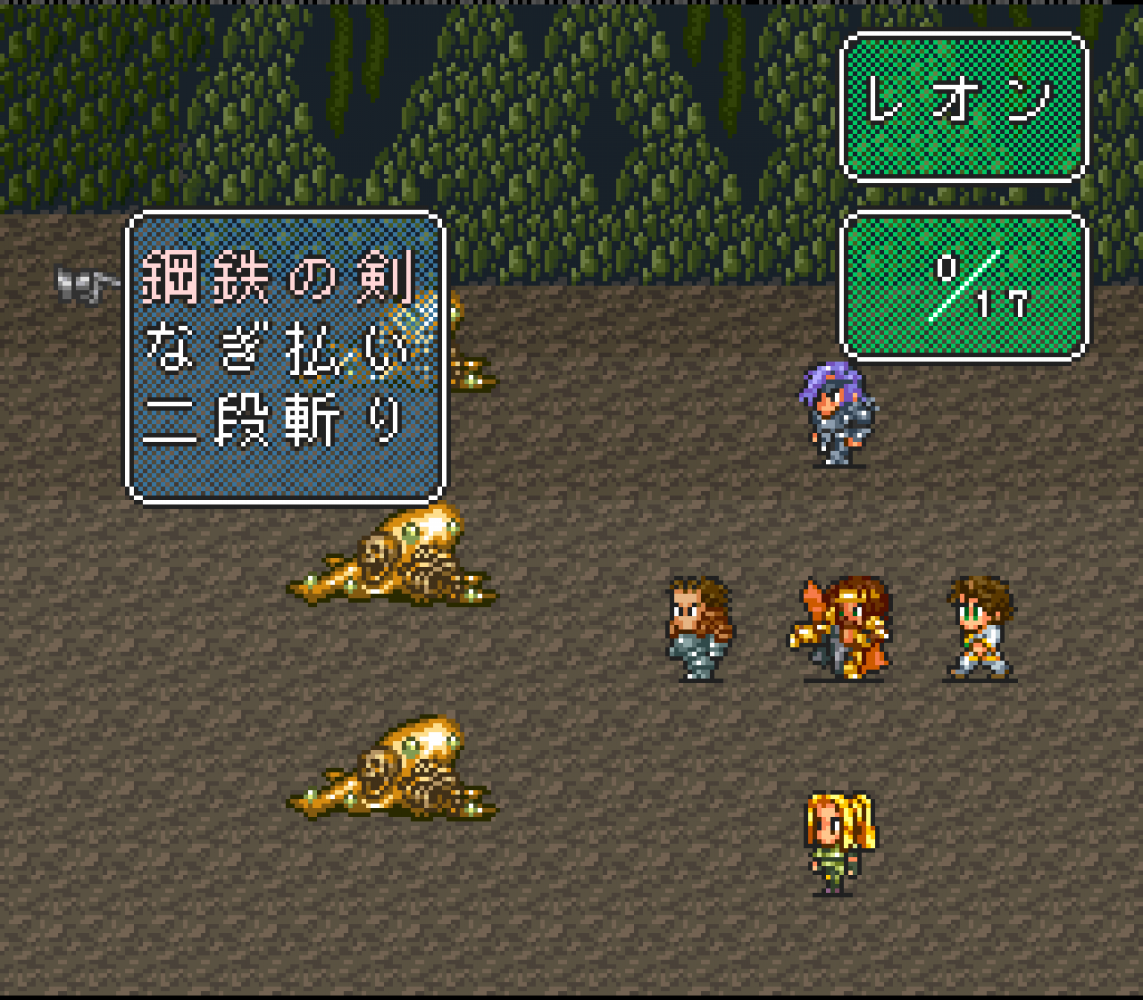
Task: Choose the なぎ払い technique
Action: 277,352
